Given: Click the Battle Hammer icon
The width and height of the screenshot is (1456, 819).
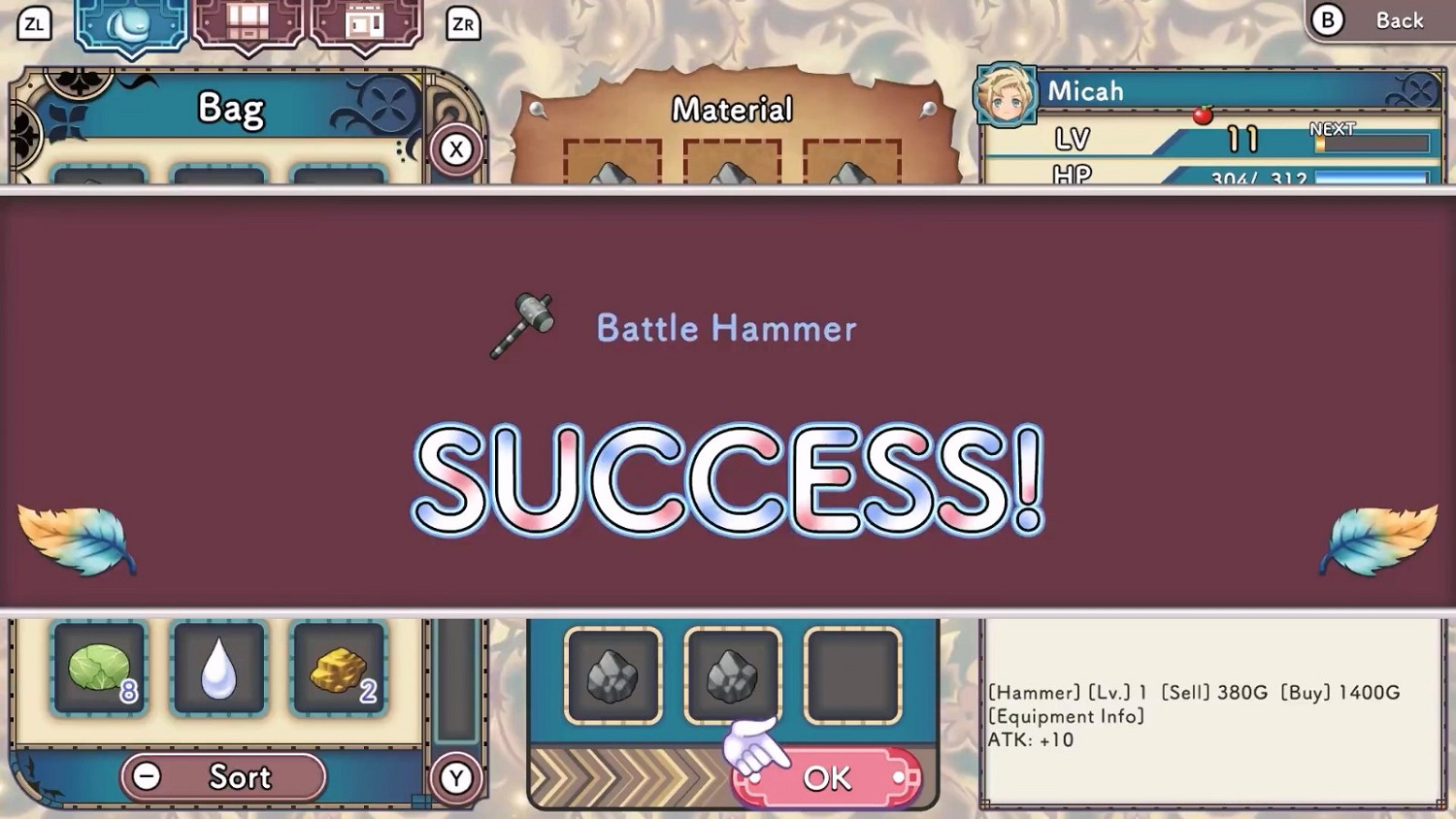Looking at the screenshot, I should 524,325.
